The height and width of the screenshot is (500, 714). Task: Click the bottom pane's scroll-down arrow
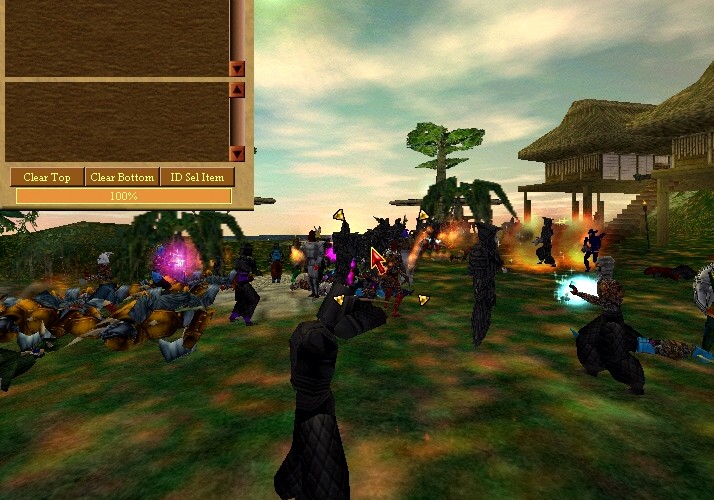point(237,153)
